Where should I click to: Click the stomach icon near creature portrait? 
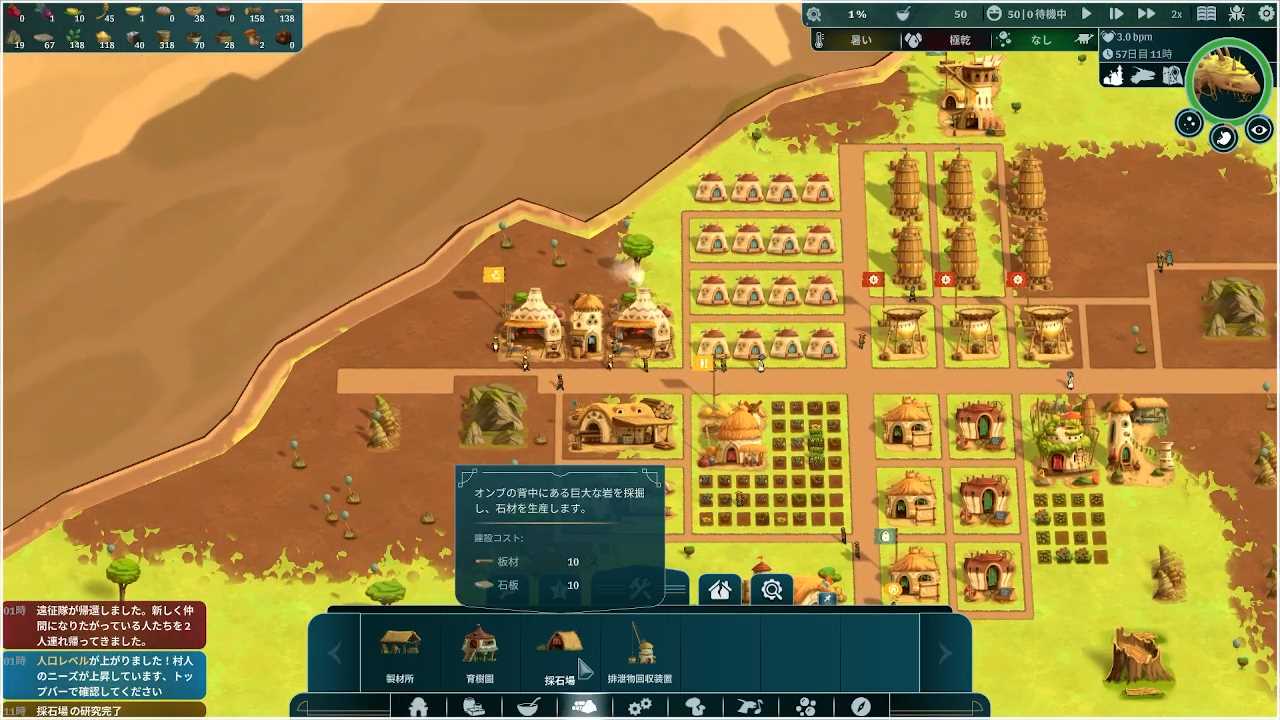1224,138
